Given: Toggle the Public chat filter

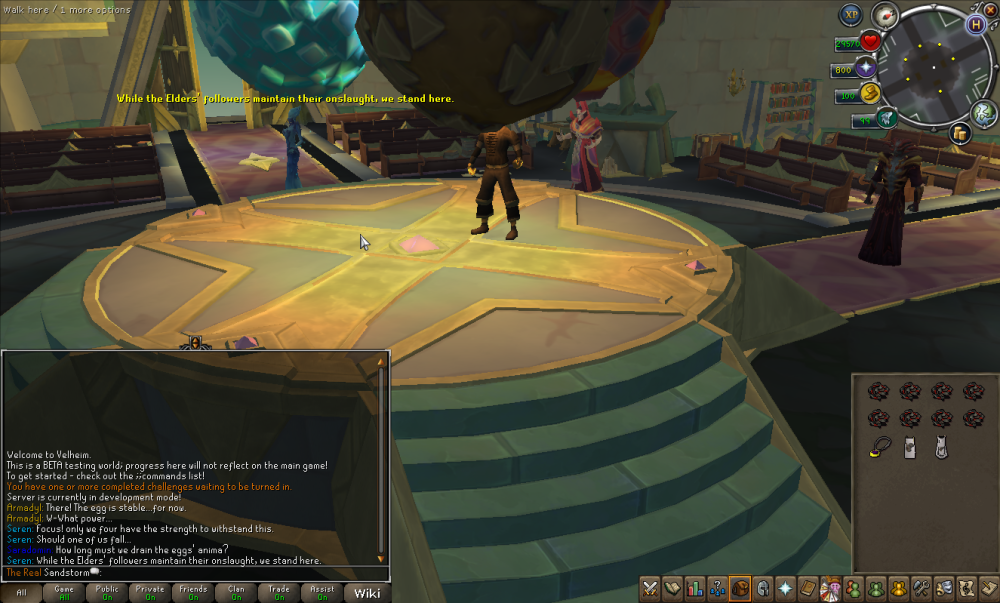Looking at the screenshot, I should click(107, 592).
